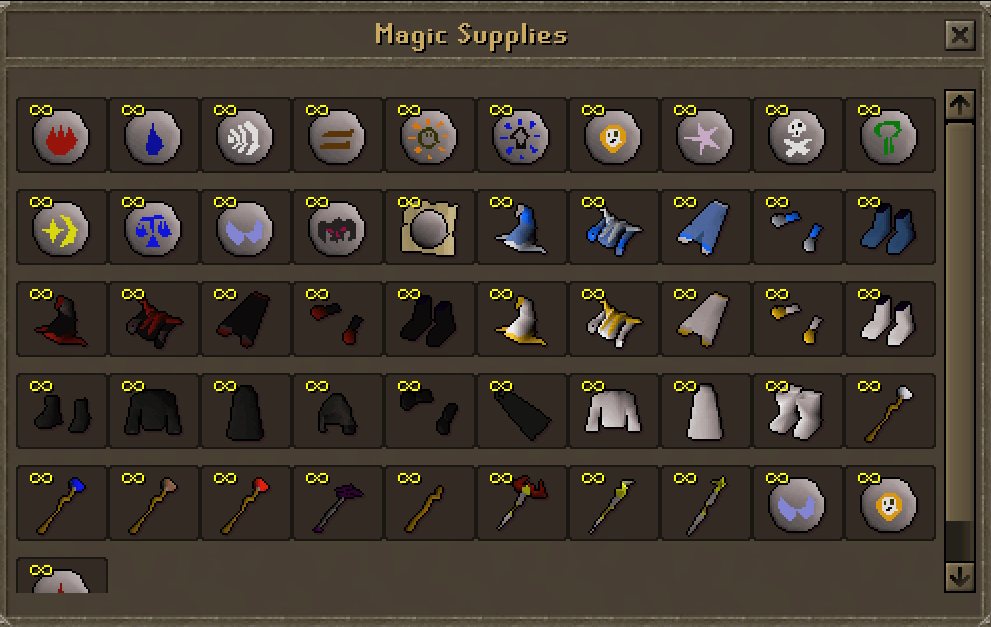Image resolution: width=991 pixels, height=627 pixels.
Task: Select the mind rune
Action: [x=429, y=136]
